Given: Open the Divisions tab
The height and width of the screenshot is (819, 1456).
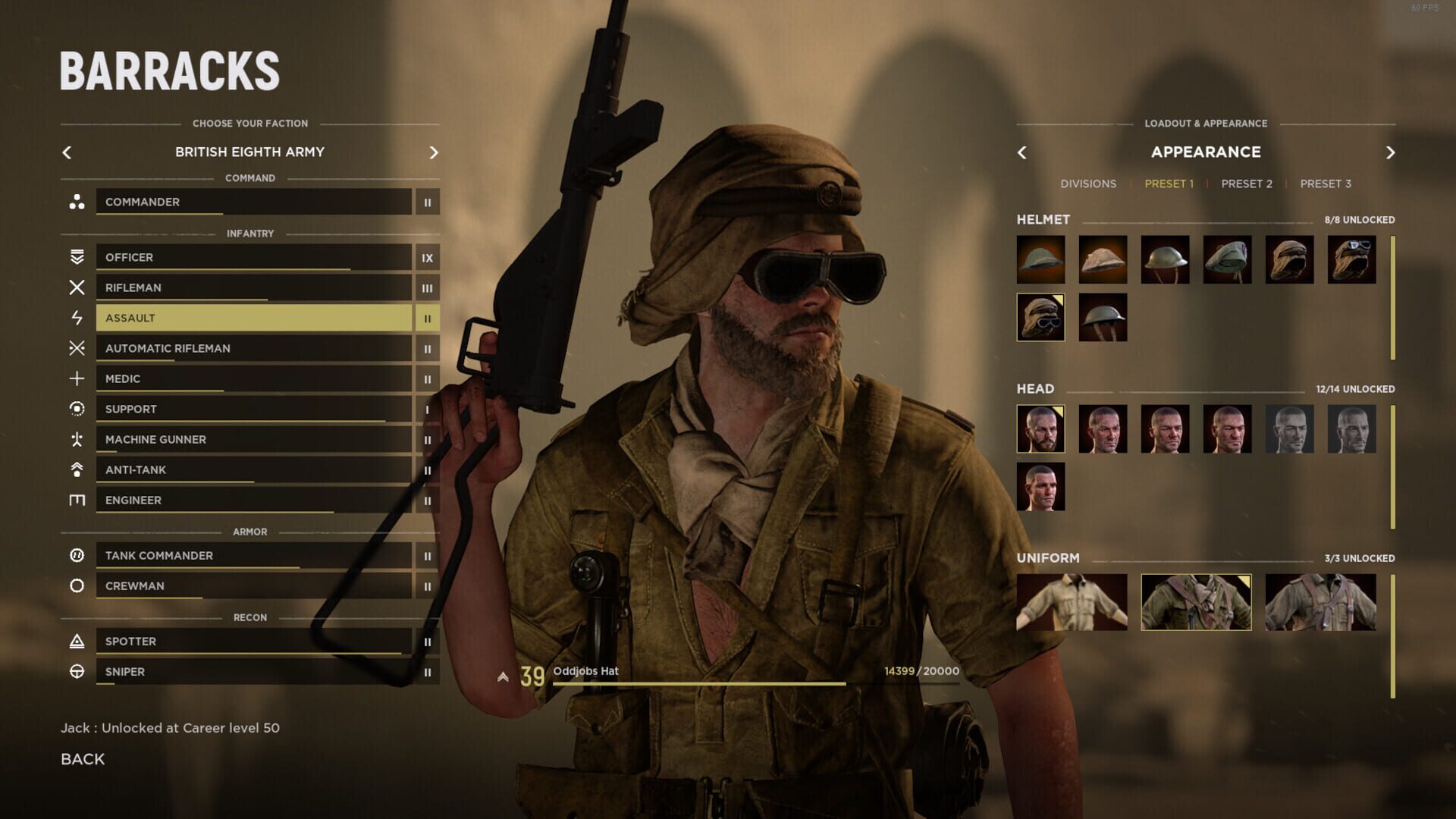Looking at the screenshot, I should point(1088,184).
